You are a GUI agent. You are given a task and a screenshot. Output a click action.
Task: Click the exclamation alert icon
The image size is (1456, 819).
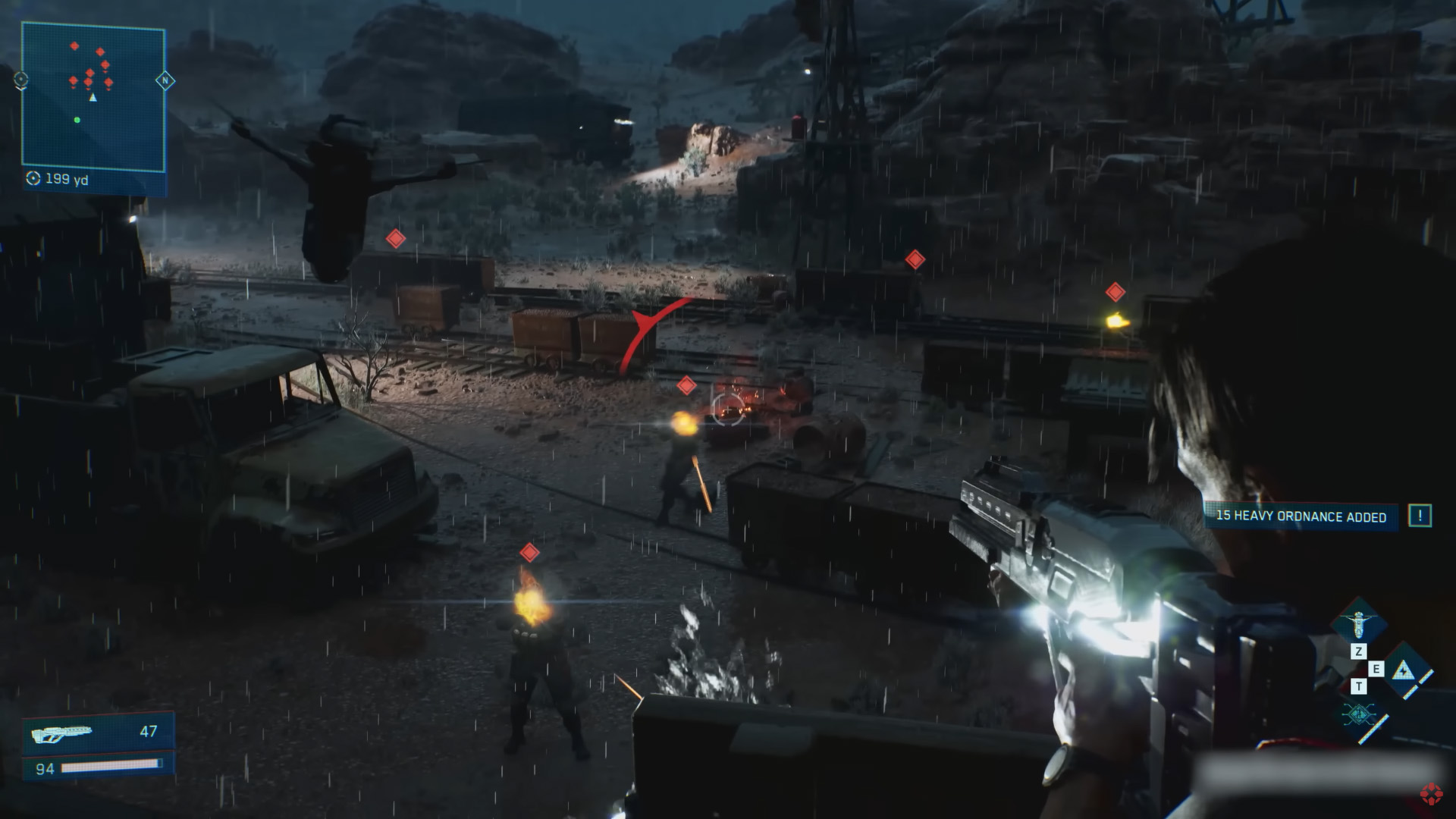tap(1420, 516)
